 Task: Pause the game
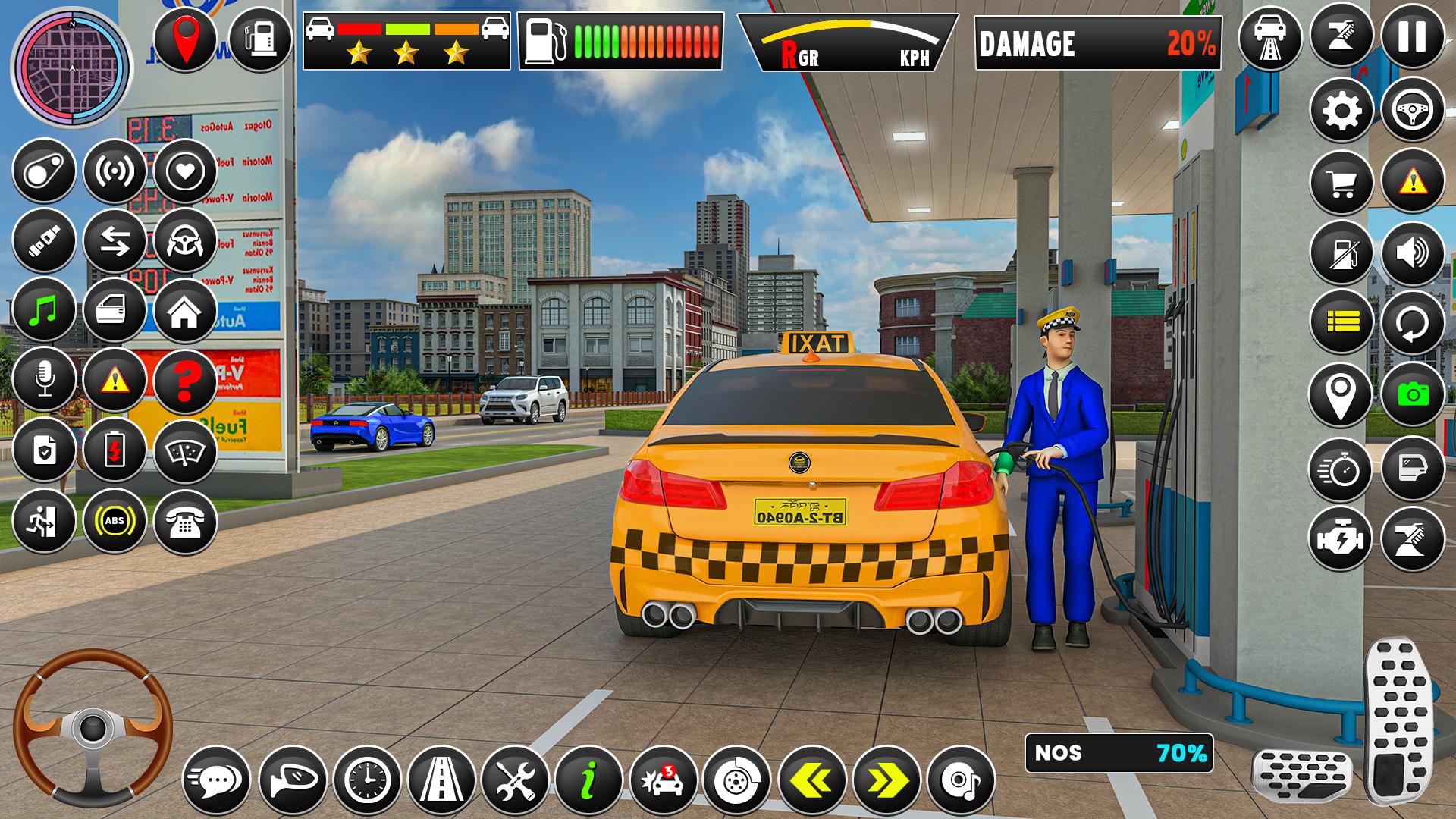1412,36
